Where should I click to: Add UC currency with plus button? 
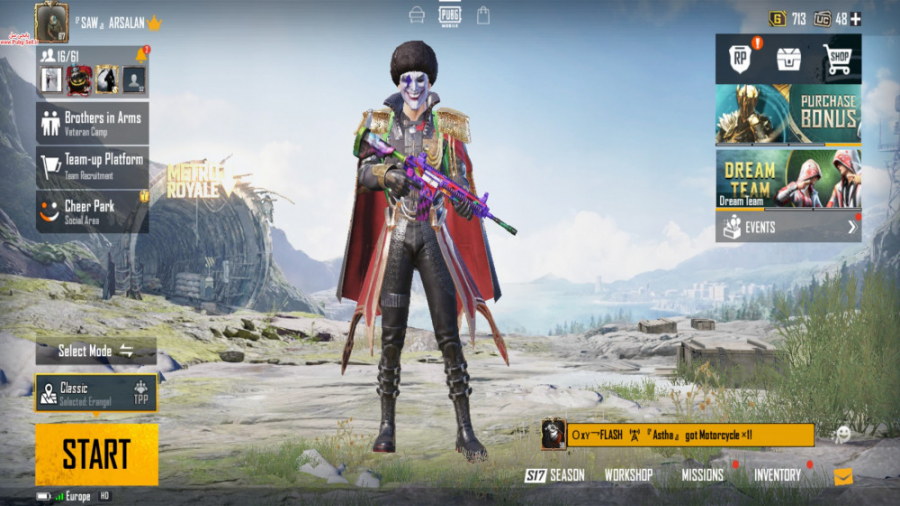pos(855,19)
